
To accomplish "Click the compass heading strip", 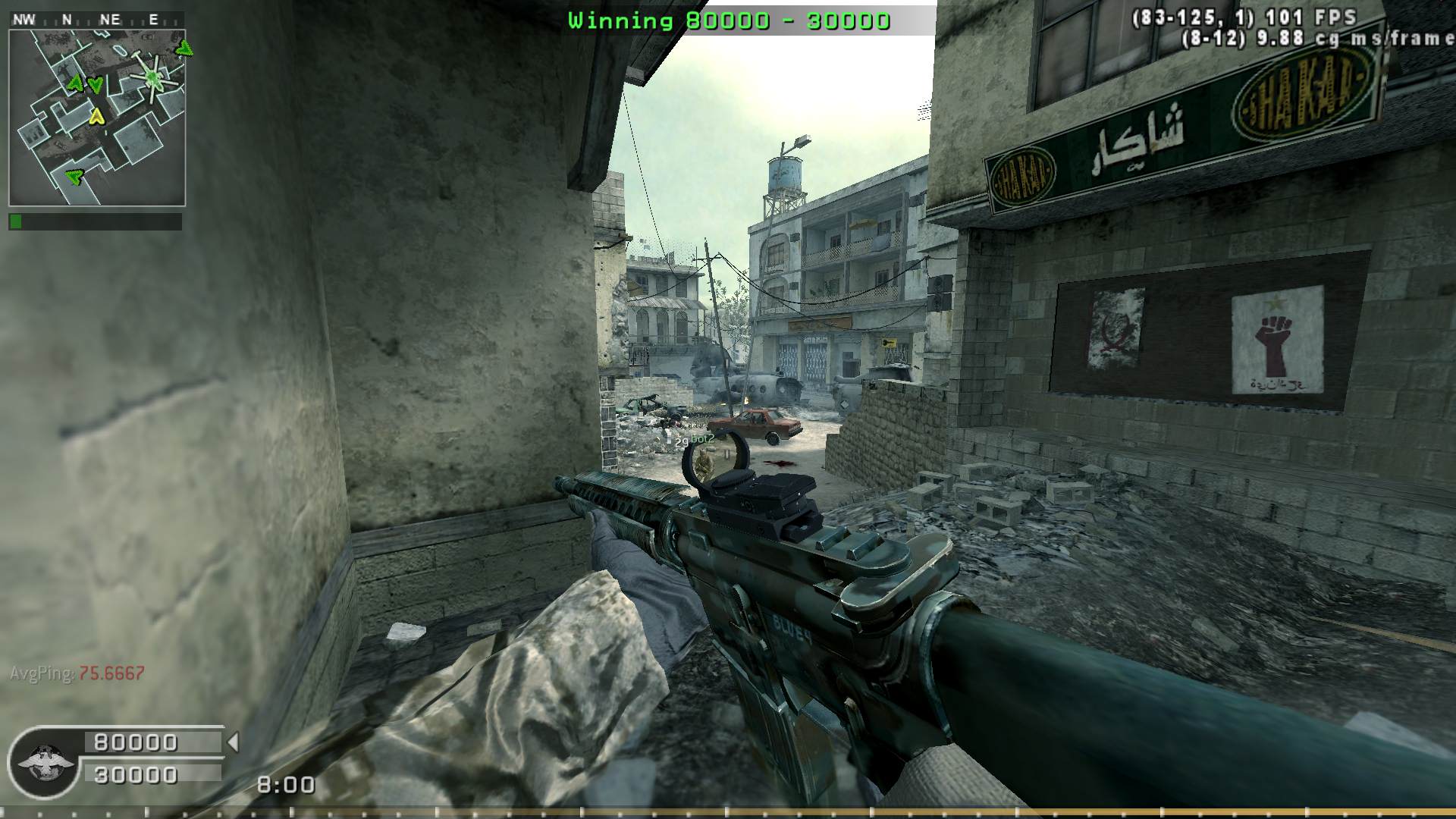I will pyautogui.click(x=96, y=20).
